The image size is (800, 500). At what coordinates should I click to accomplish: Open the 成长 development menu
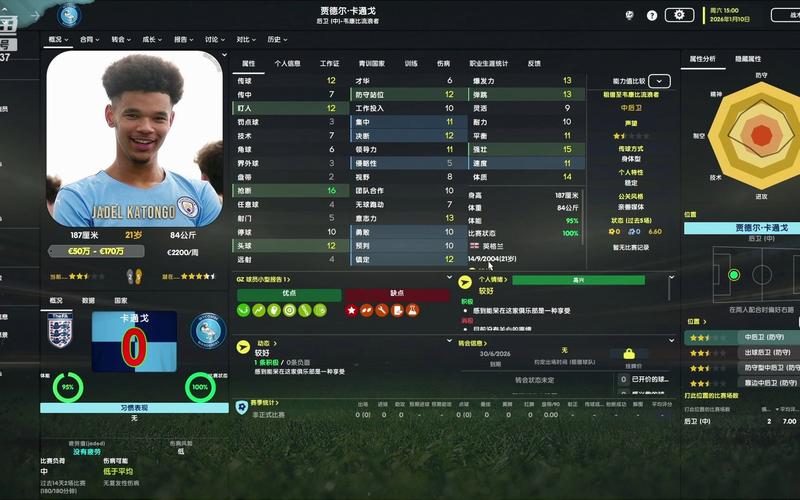152,40
